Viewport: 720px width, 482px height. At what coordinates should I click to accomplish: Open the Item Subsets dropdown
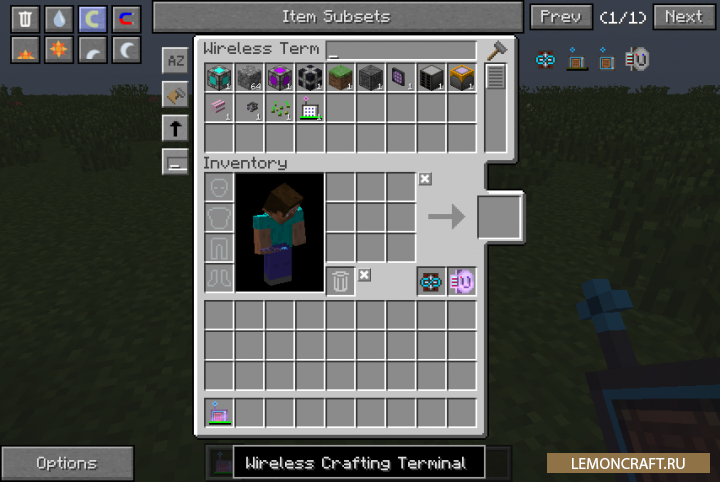coord(336,16)
